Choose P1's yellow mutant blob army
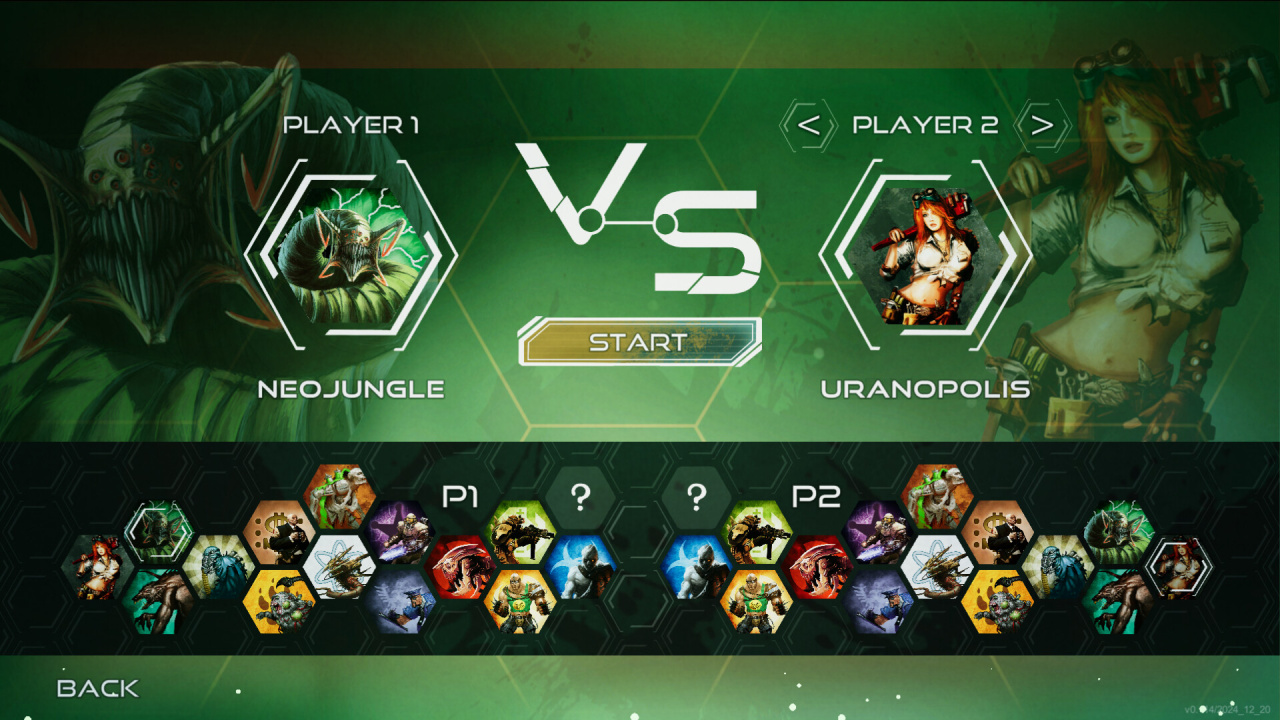The height and width of the screenshot is (720, 1280). (279, 601)
